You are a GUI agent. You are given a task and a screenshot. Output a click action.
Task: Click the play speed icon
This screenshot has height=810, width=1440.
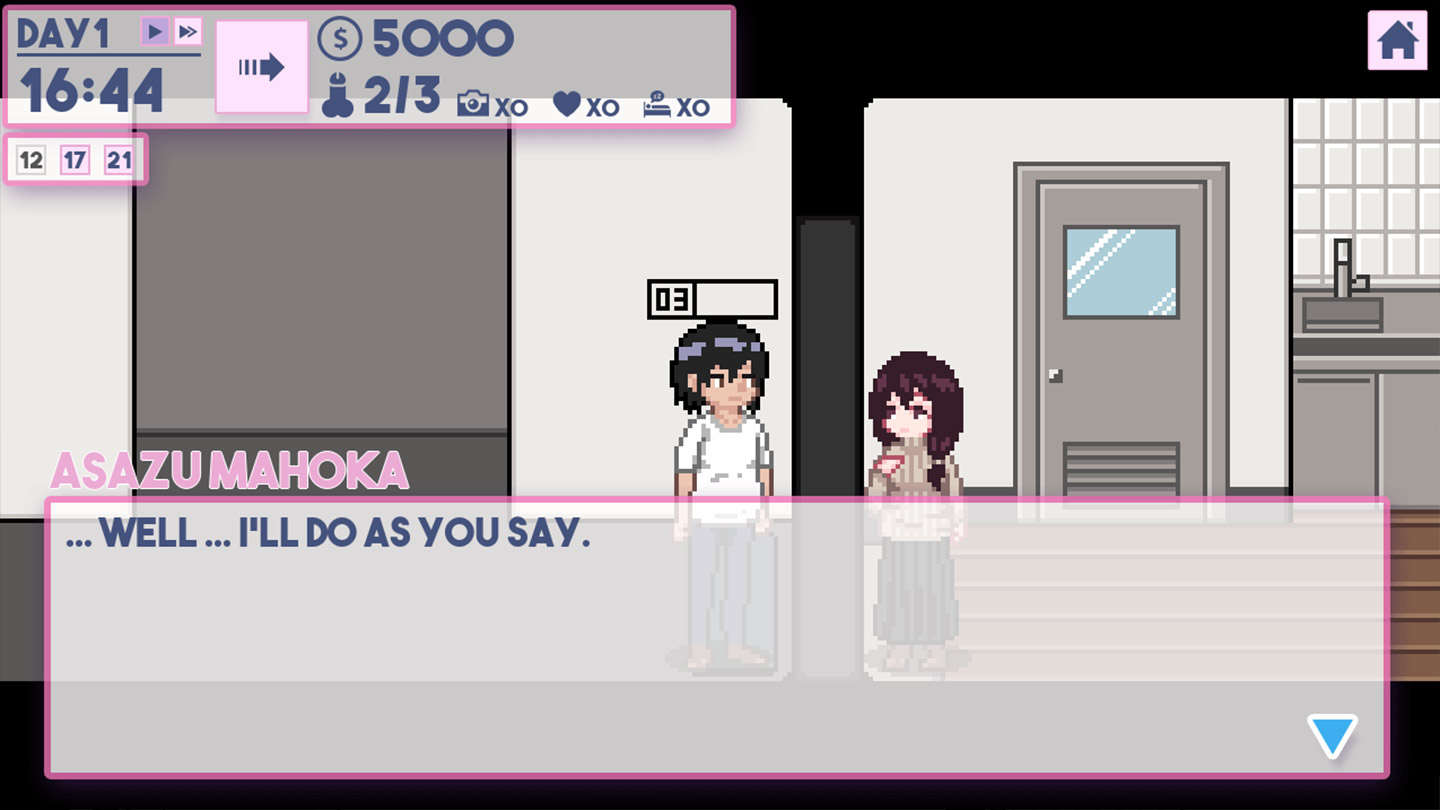coord(157,31)
